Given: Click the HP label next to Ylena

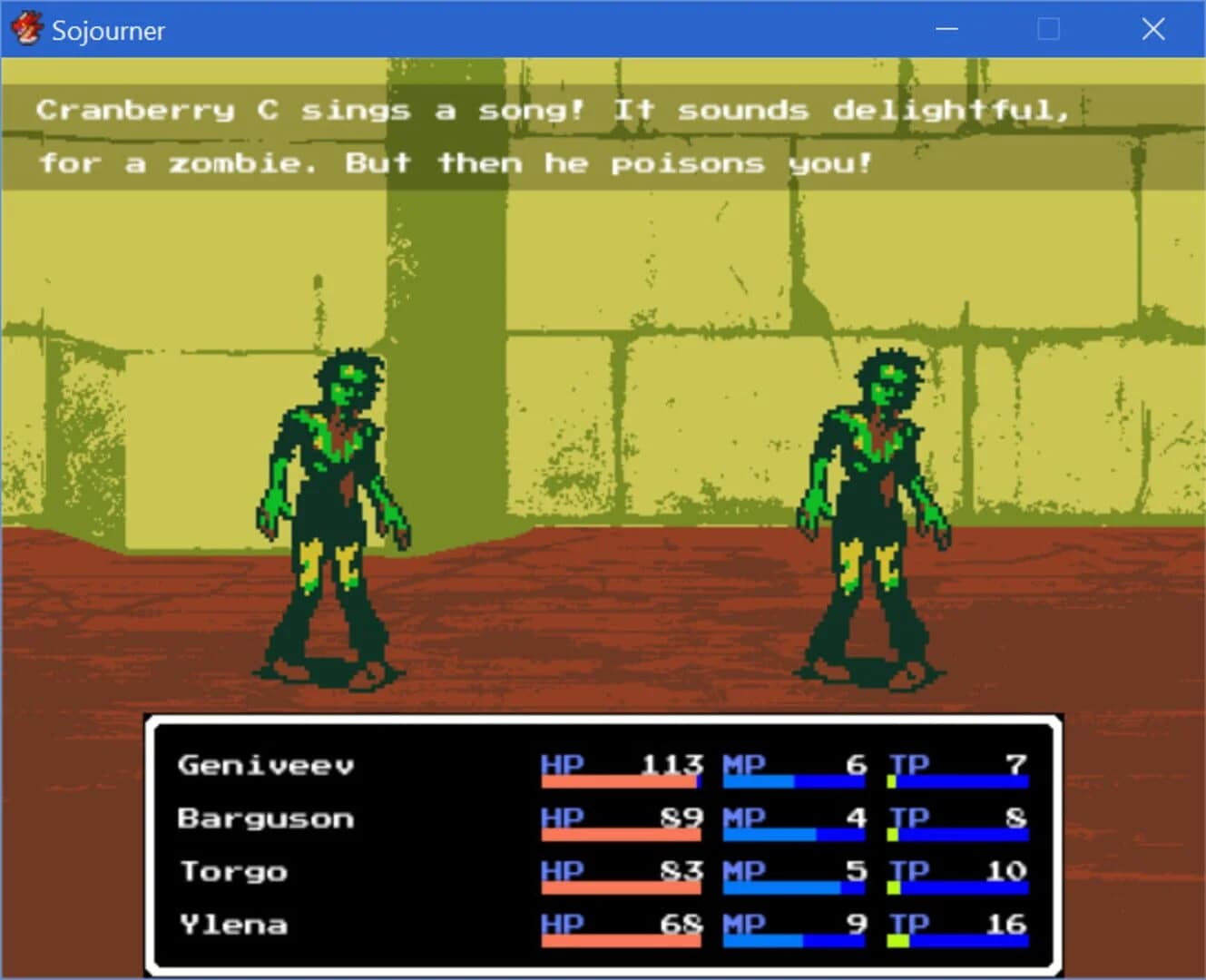Looking at the screenshot, I should click(x=560, y=924).
